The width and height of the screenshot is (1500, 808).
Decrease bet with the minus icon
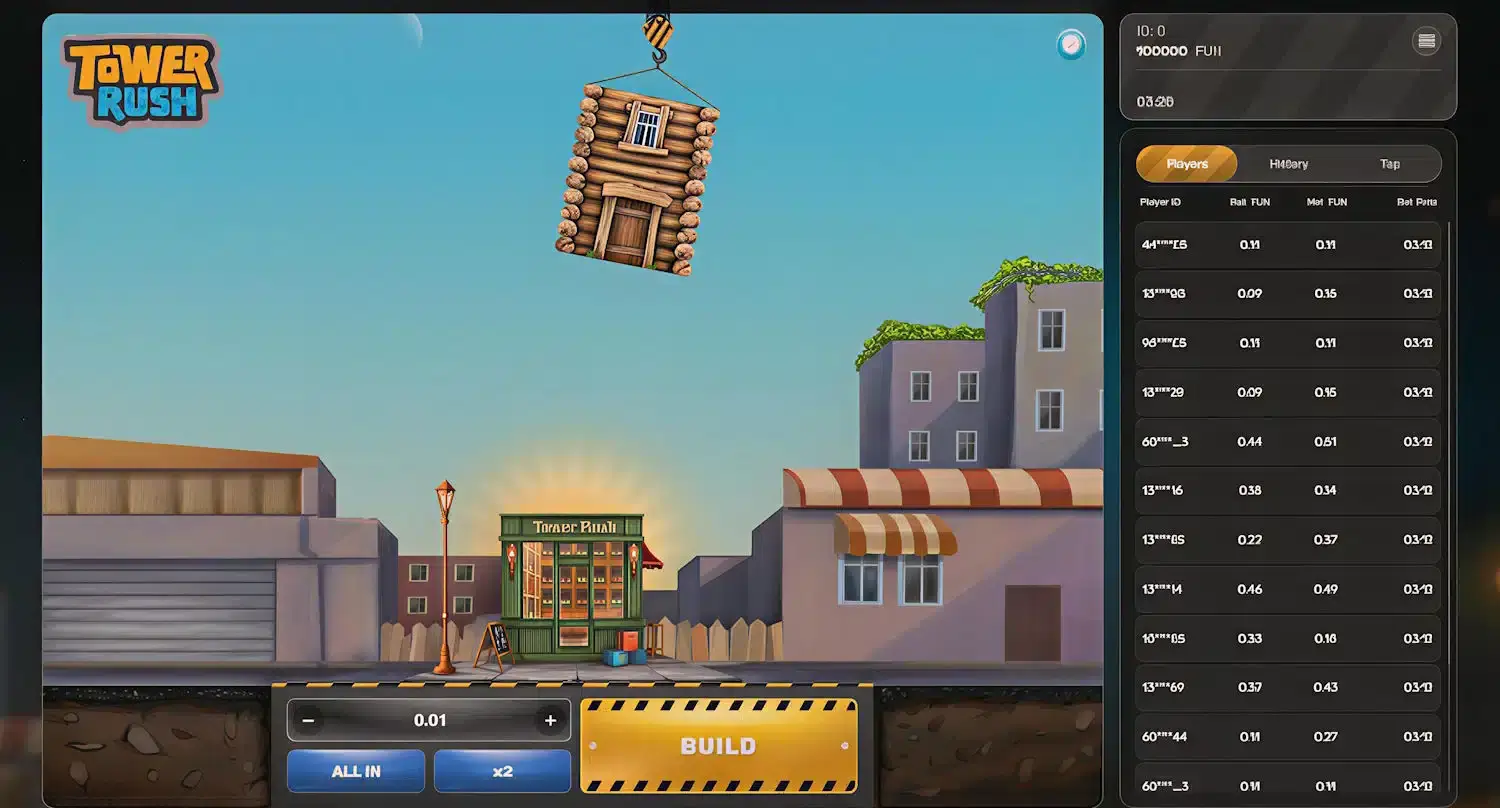(x=309, y=719)
